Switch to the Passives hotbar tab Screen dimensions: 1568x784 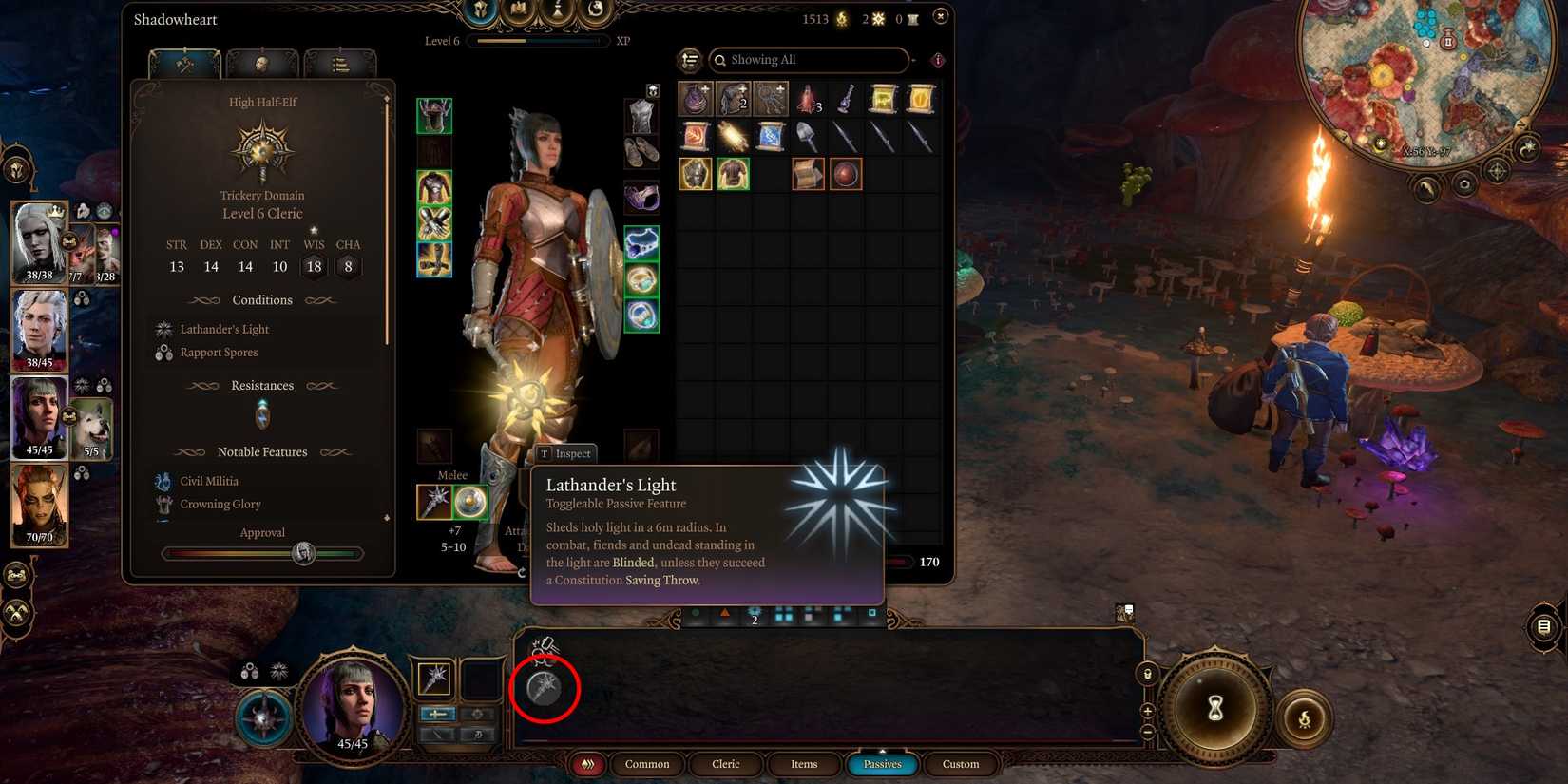tap(882, 763)
